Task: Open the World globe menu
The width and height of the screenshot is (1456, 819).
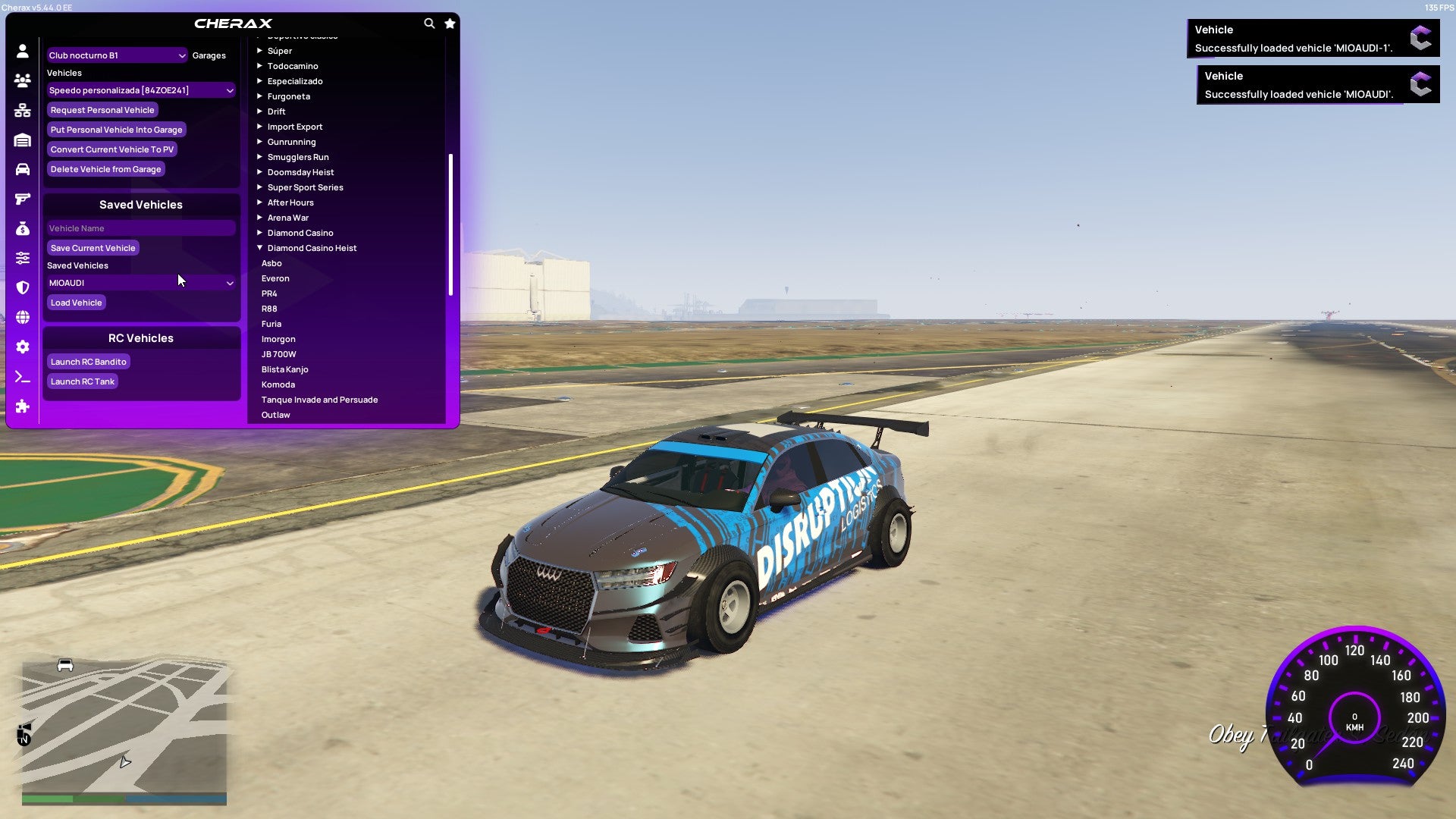Action: [x=23, y=317]
